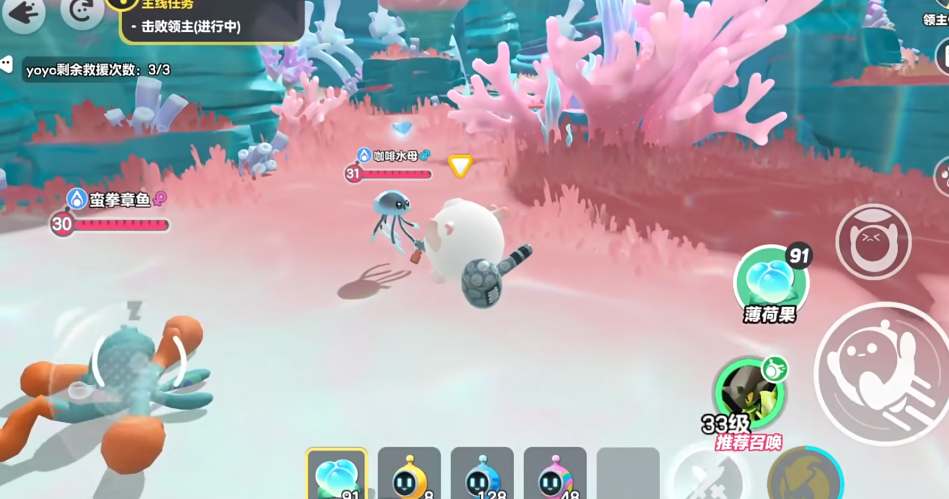Trigger the squinting-face ring button

coord(873,241)
